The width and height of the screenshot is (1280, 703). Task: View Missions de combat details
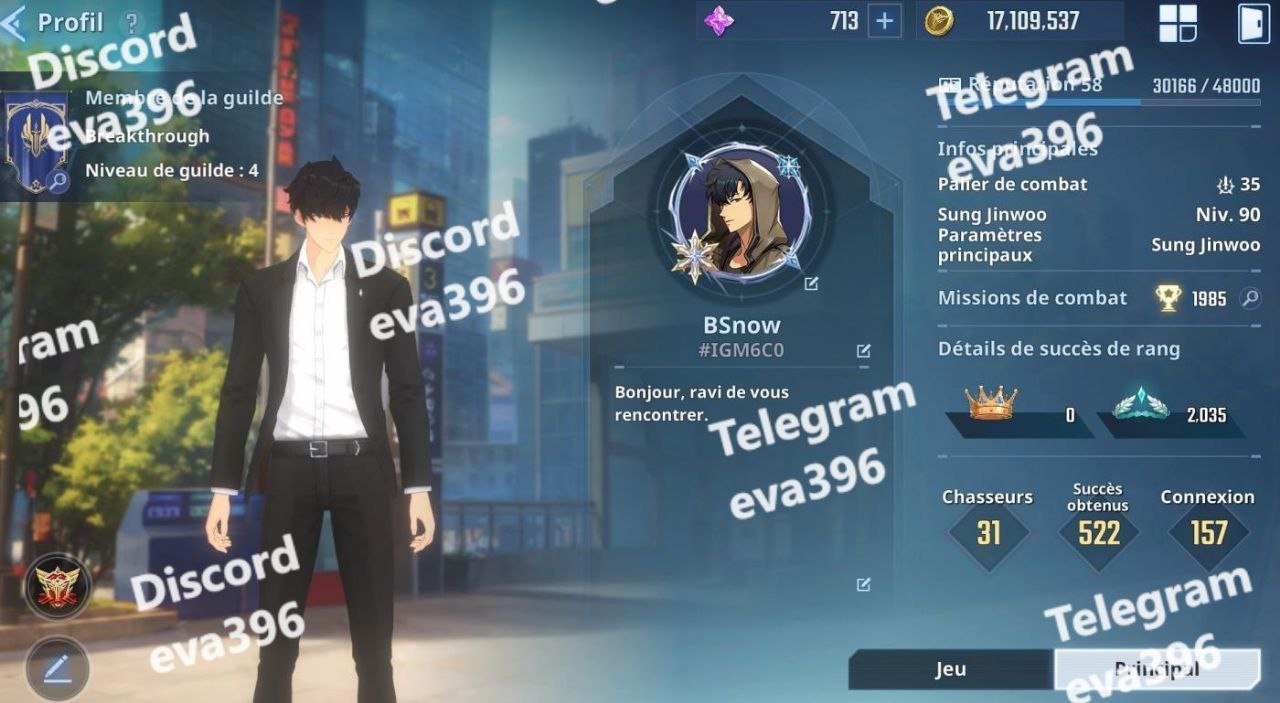(1249, 298)
